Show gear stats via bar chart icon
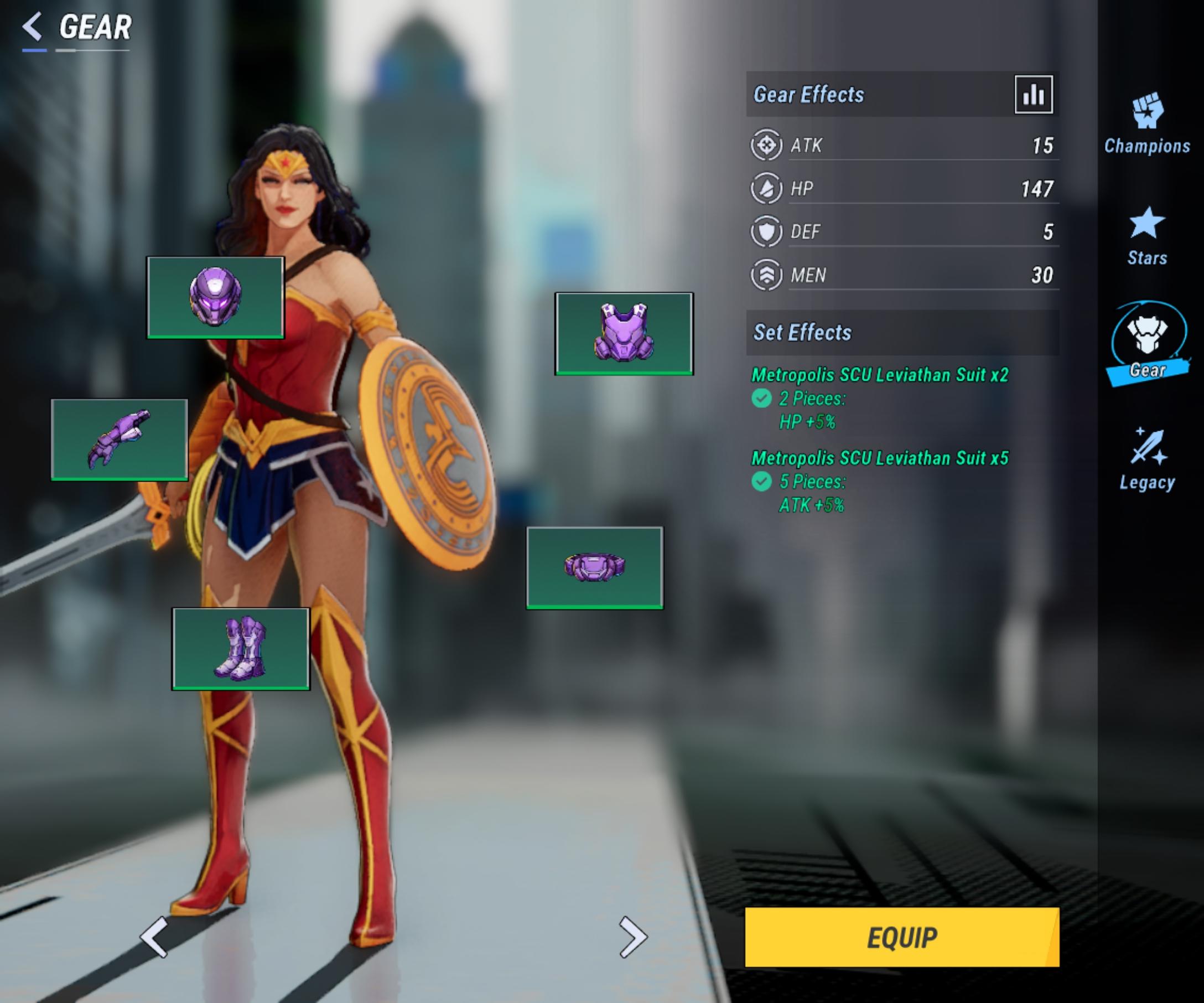 pyautogui.click(x=1033, y=95)
